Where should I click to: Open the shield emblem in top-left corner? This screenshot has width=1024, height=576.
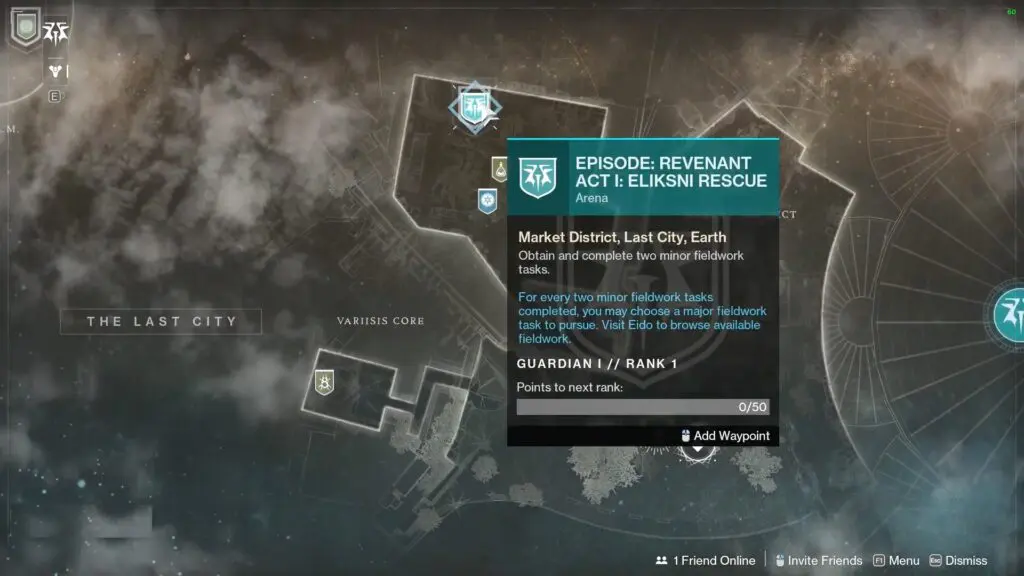click(24, 27)
